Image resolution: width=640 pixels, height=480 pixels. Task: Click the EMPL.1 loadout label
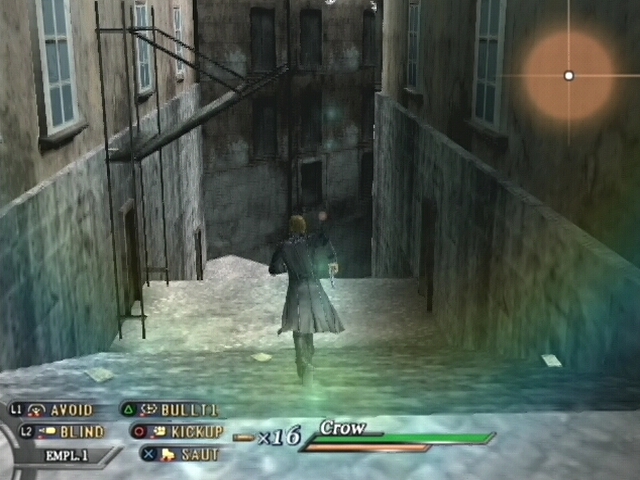67,455
